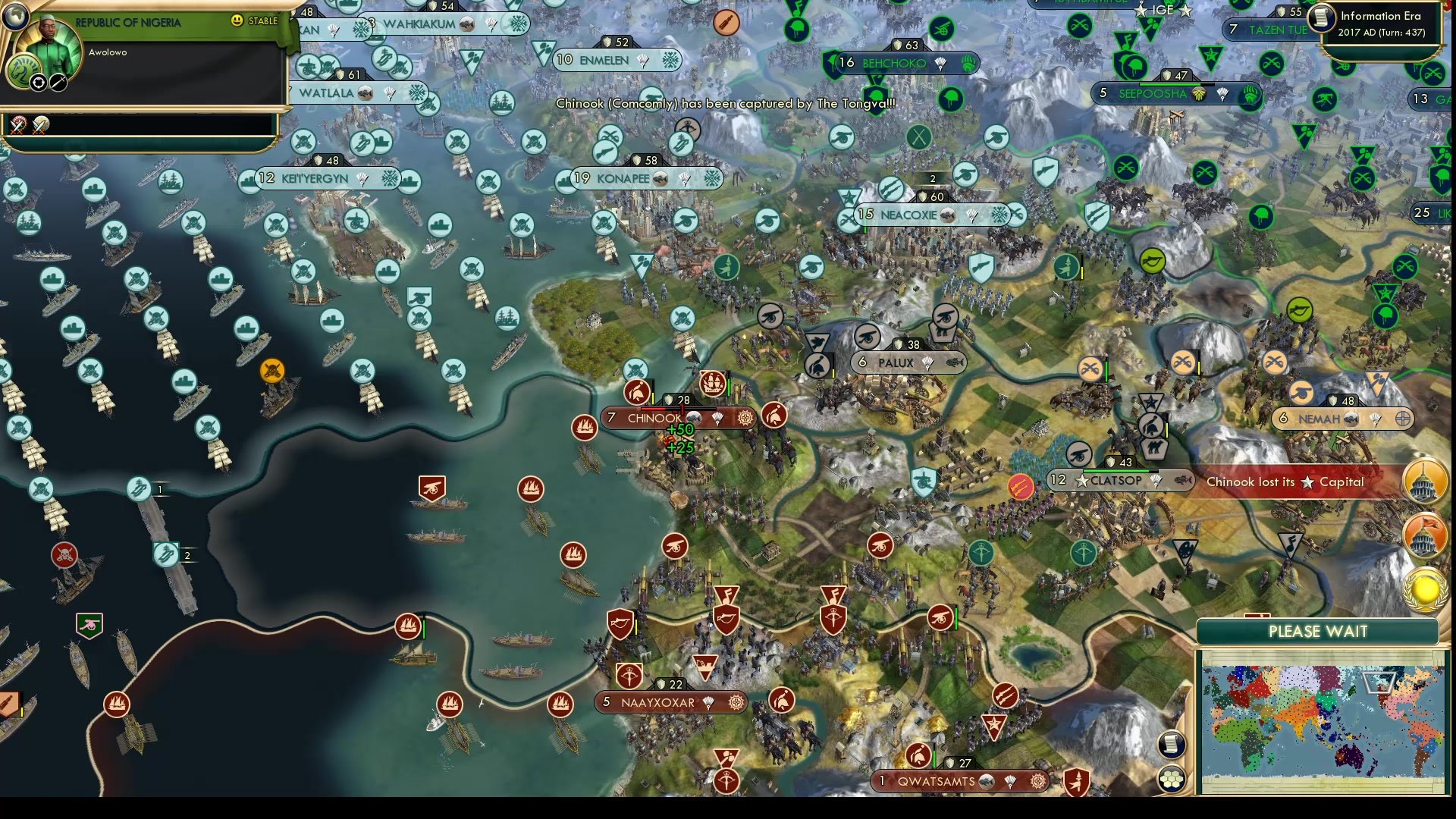
Task: Click the 'Chinook lost its Capital' notification banner
Action: [1285, 481]
